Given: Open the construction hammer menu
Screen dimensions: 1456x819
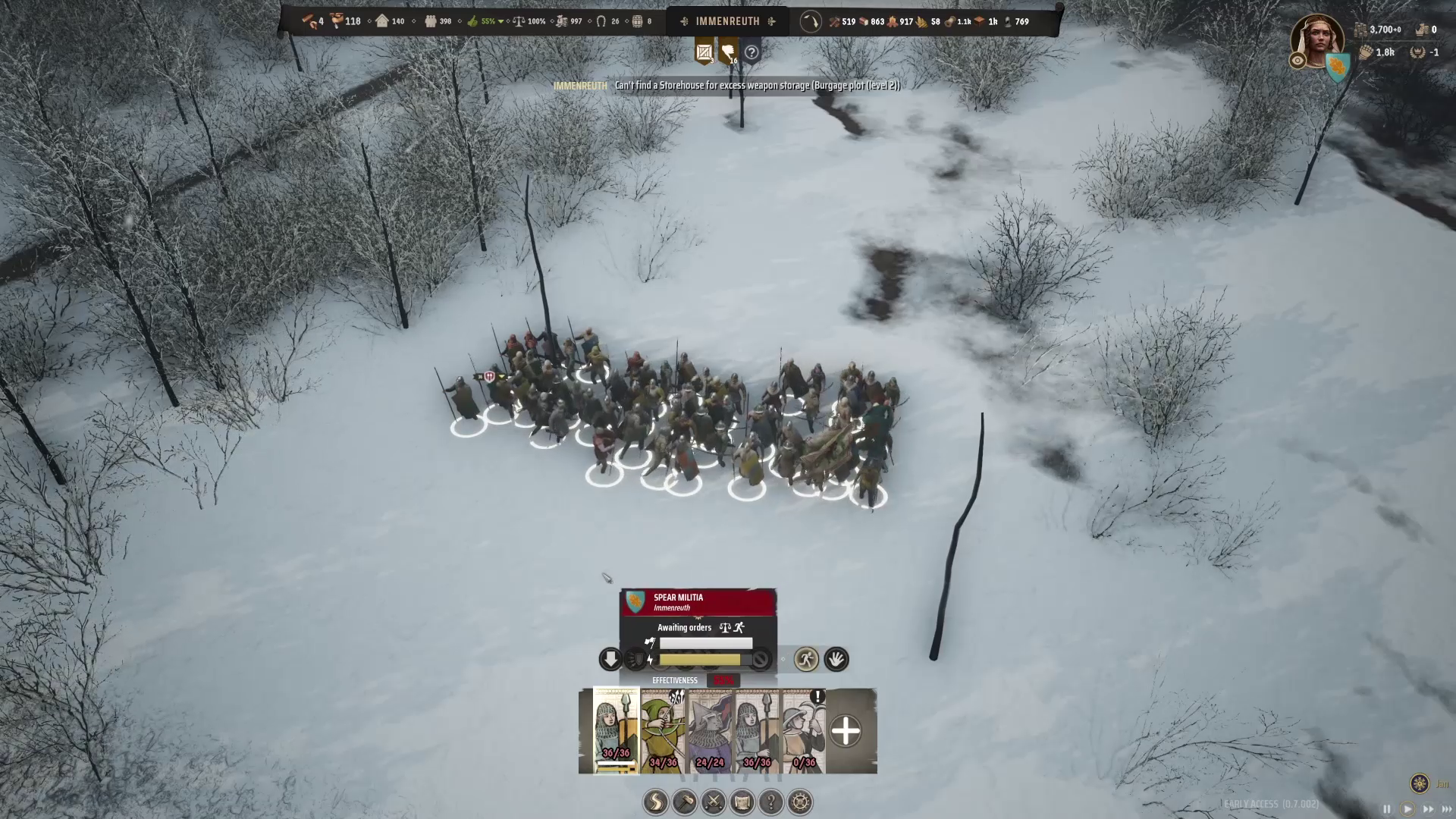Looking at the screenshot, I should pyautogui.click(x=685, y=802).
